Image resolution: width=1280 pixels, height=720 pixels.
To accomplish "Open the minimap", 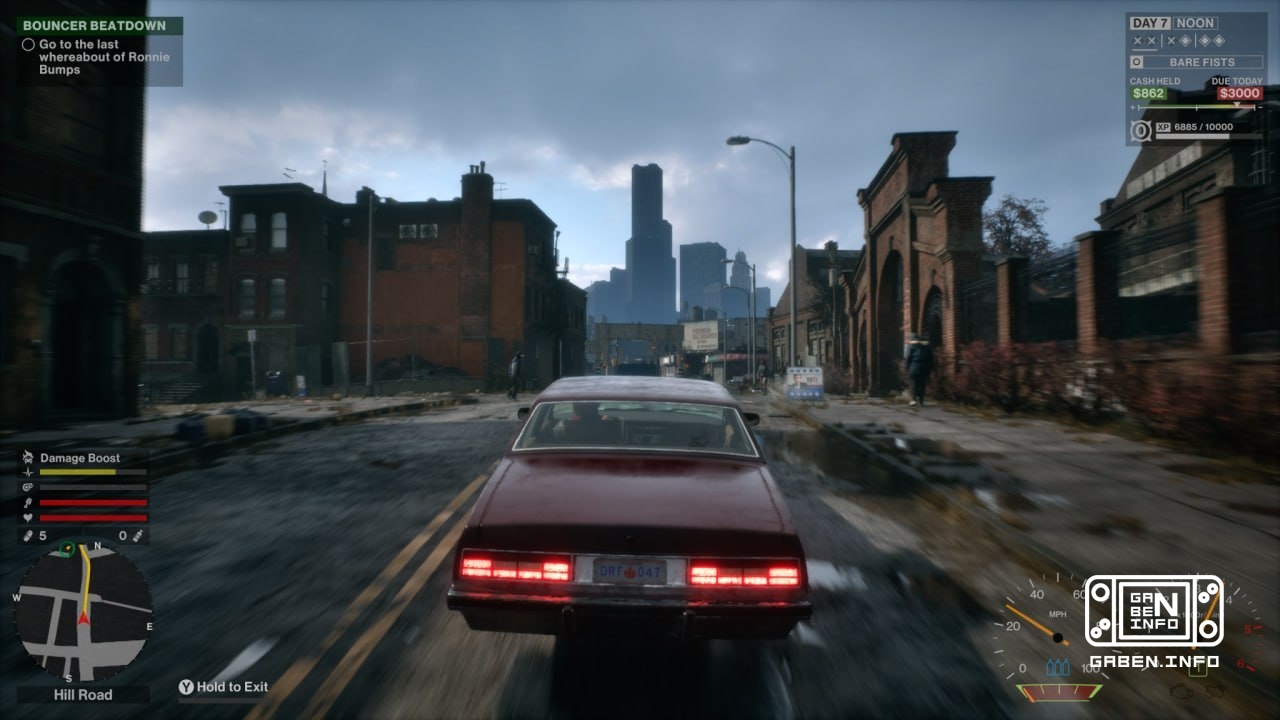I will click(x=84, y=612).
